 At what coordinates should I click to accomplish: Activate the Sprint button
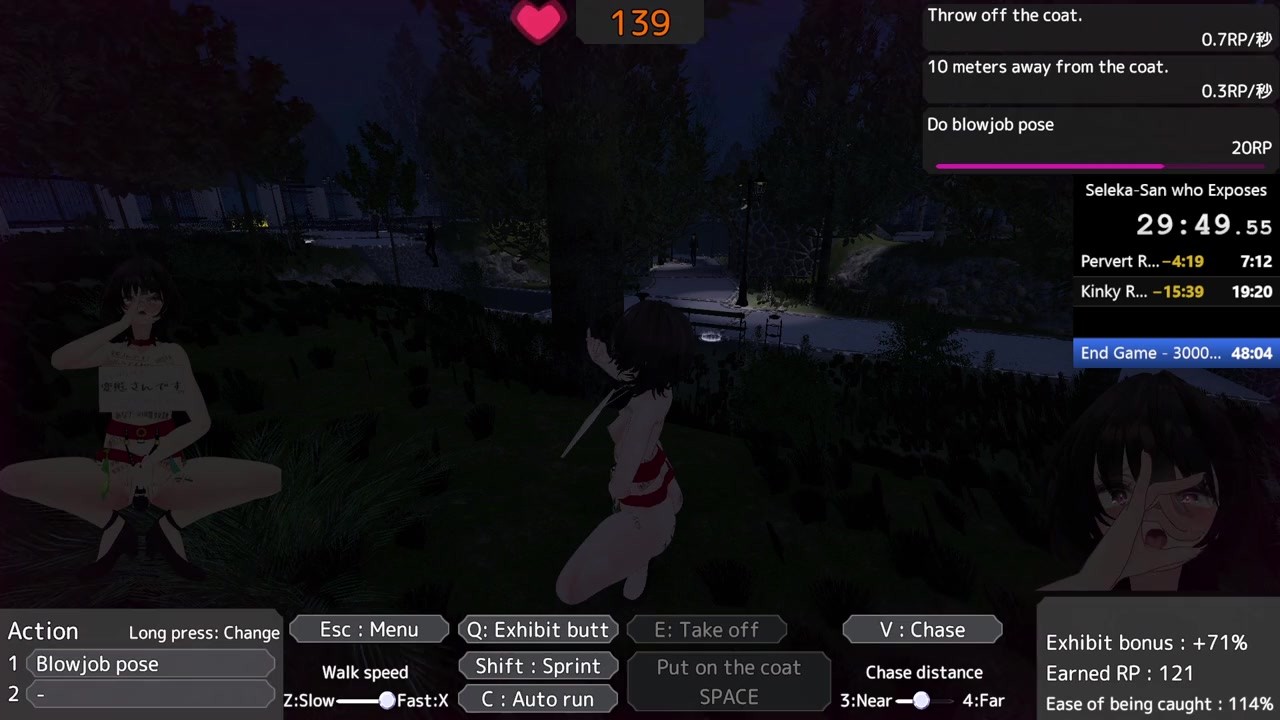click(538, 666)
